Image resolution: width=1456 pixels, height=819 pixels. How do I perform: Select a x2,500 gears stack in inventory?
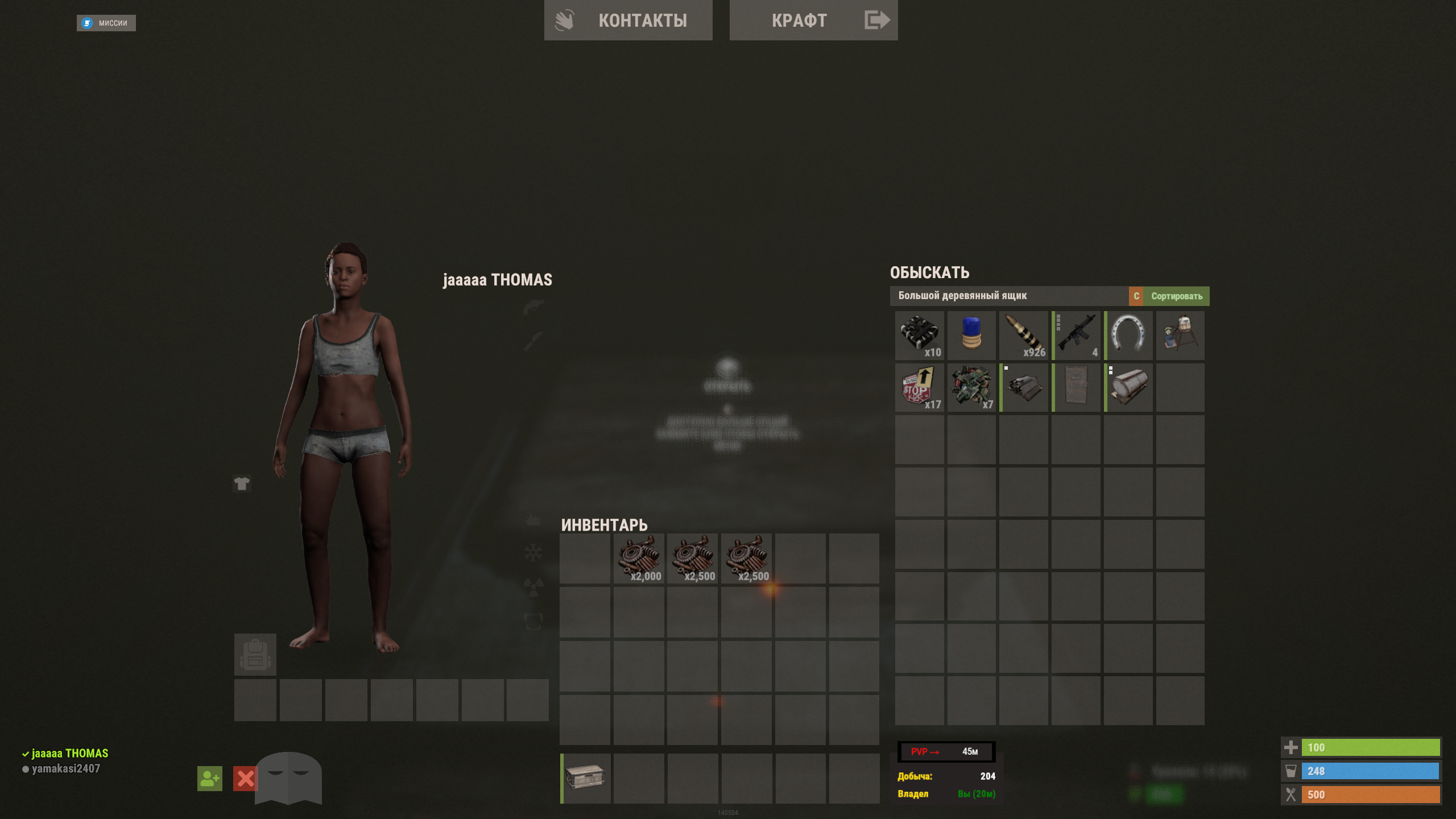pyautogui.click(x=693, y=557)
